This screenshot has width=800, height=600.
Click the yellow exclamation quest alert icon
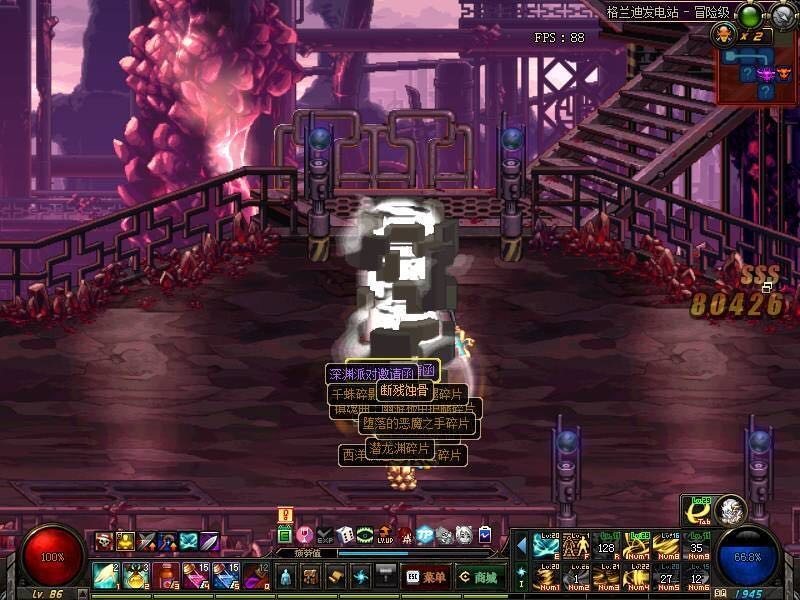[x=284, y=516]
